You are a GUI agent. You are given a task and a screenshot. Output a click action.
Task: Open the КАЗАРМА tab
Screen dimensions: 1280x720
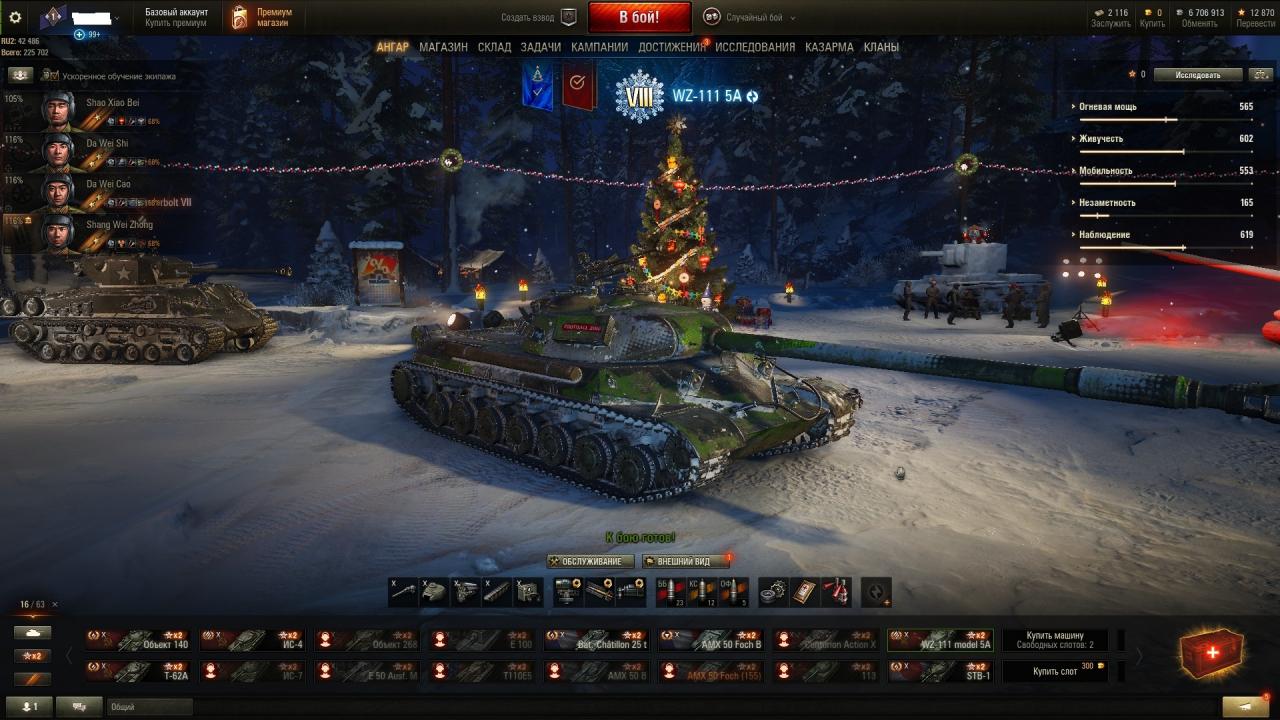(829, 47)
